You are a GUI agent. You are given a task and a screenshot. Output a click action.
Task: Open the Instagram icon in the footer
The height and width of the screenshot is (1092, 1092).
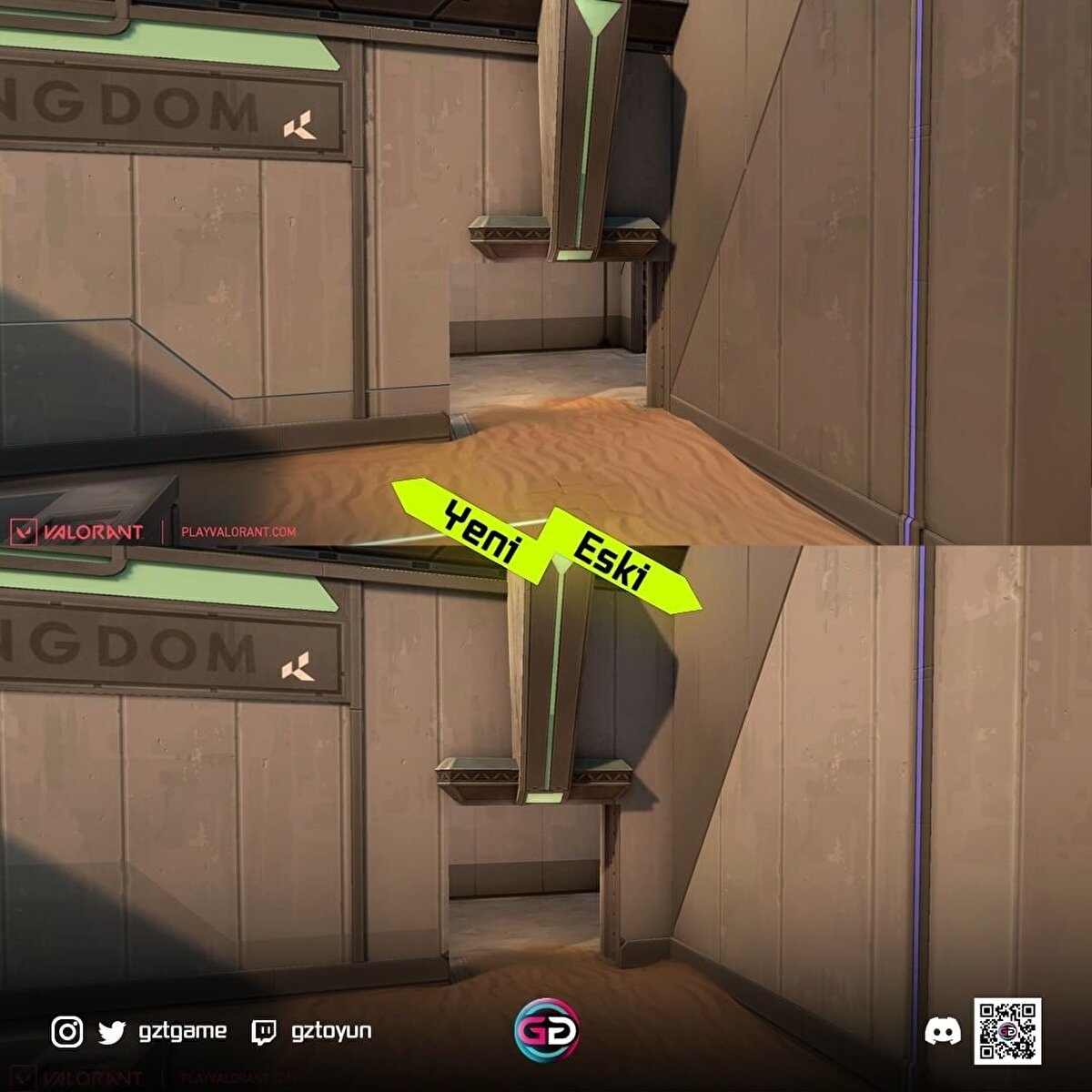pyautogui.click(x=66, y=1032)
